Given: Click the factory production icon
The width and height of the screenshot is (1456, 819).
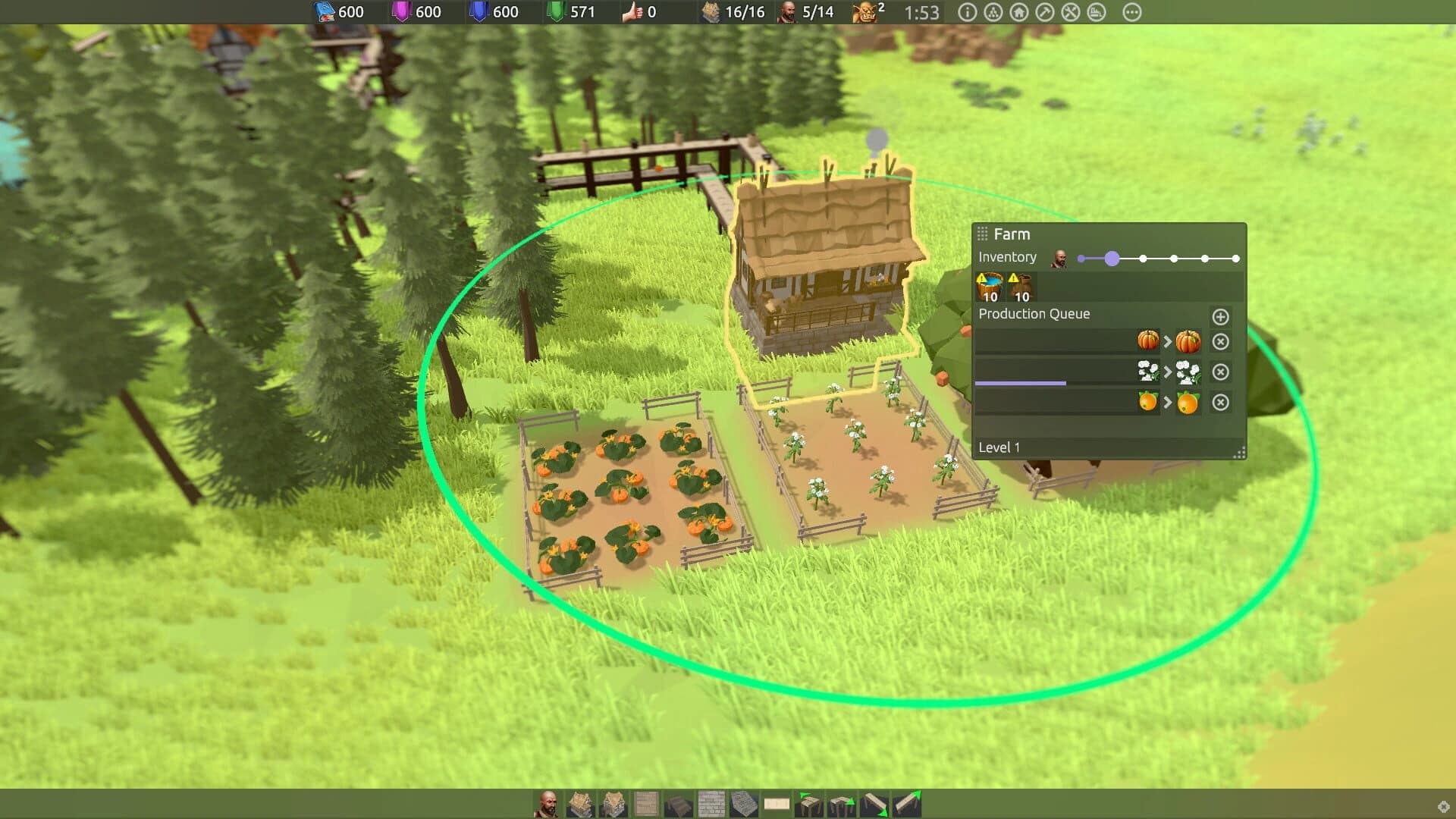Looking at the screenshot, I should tap(1096, 12).
